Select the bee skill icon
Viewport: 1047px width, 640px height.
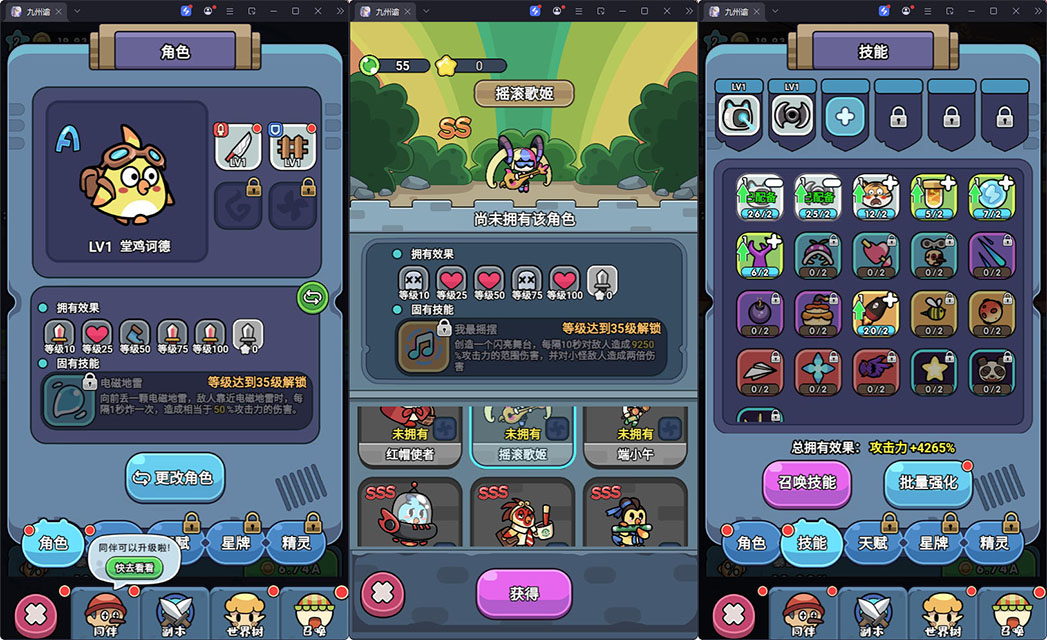click(934, 313)
